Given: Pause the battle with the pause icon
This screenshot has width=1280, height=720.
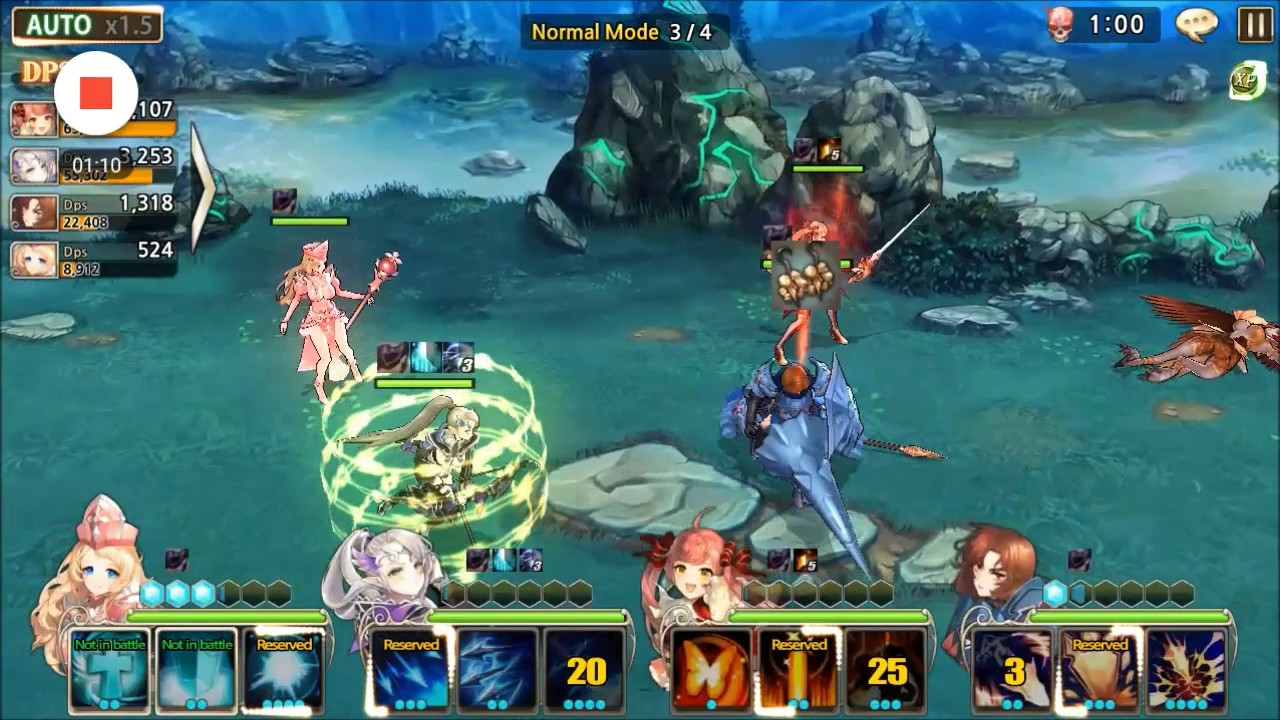Looking at the screenshot, I should (x=1258, y=24).
